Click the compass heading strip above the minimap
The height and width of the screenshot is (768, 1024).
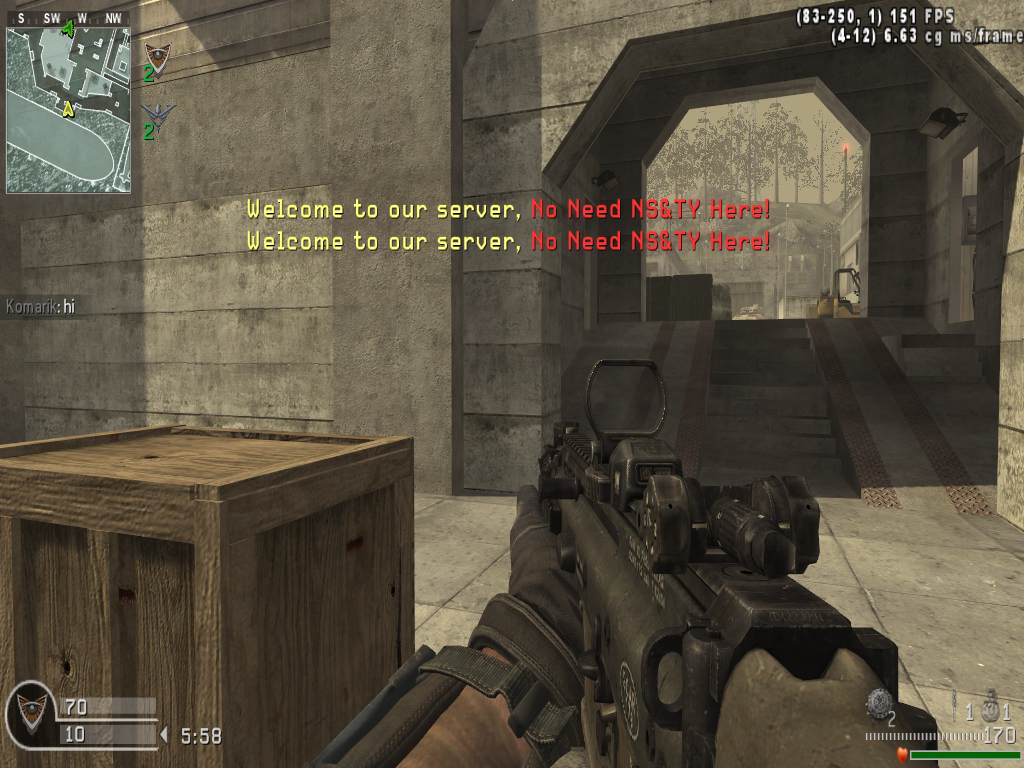click(x=68, y=18)
